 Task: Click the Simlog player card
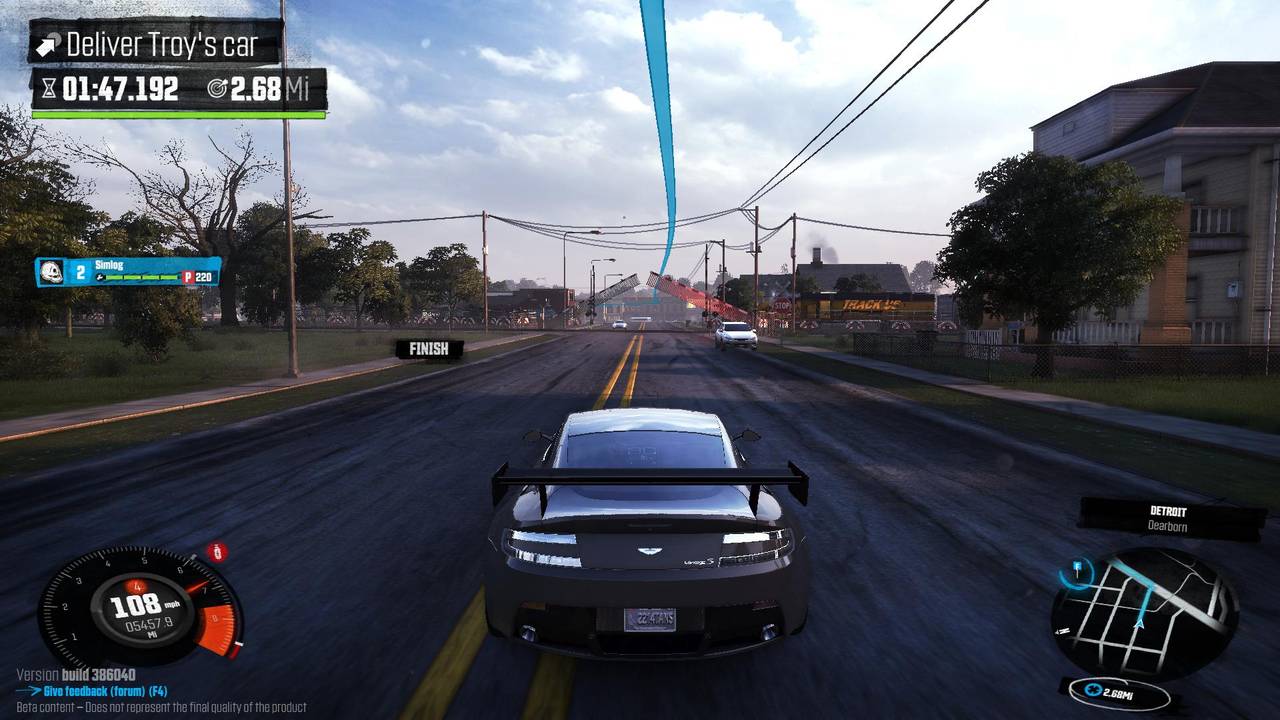128,271
